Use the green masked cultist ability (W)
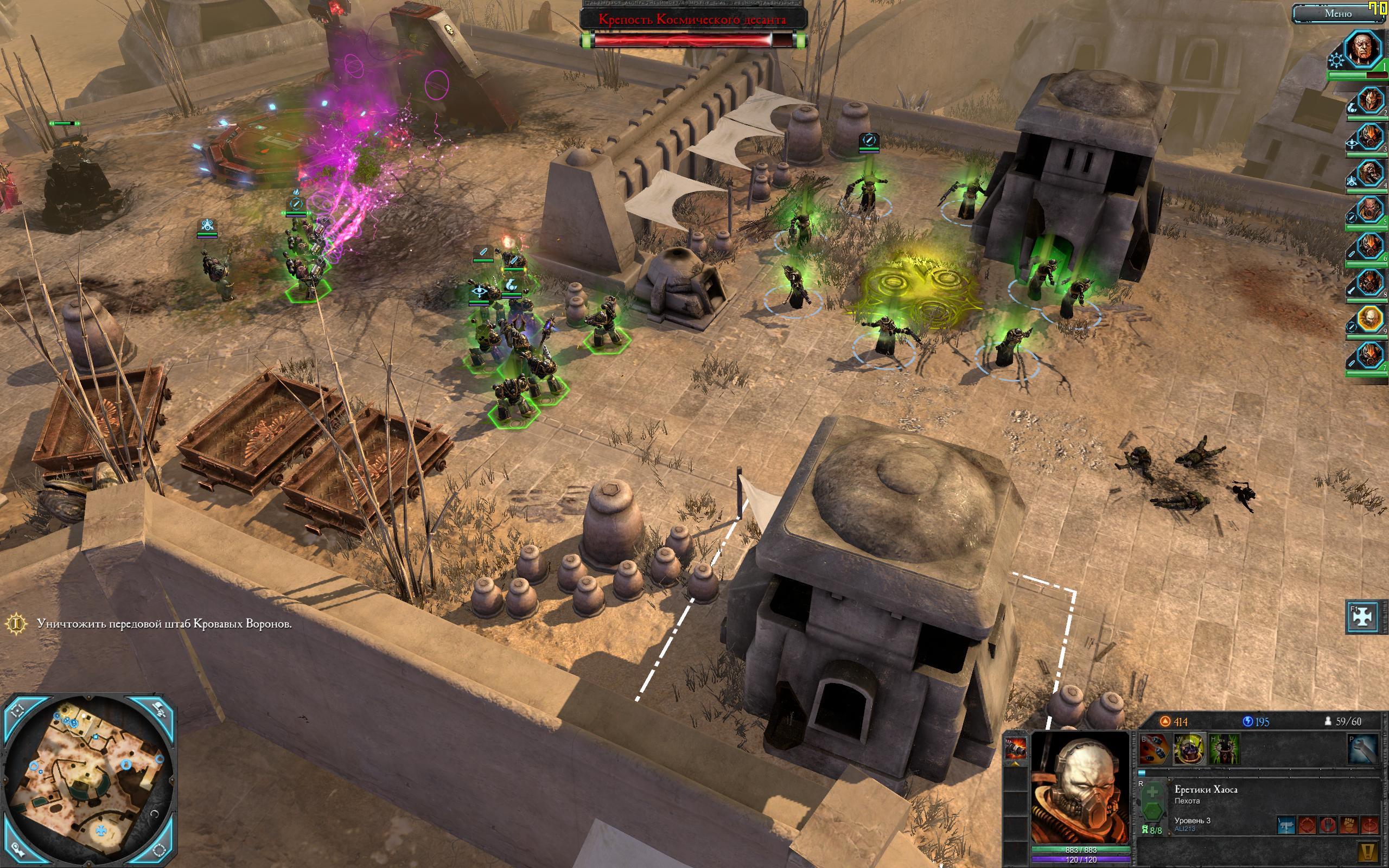The image size is (1389, 868). point(1189,749)
